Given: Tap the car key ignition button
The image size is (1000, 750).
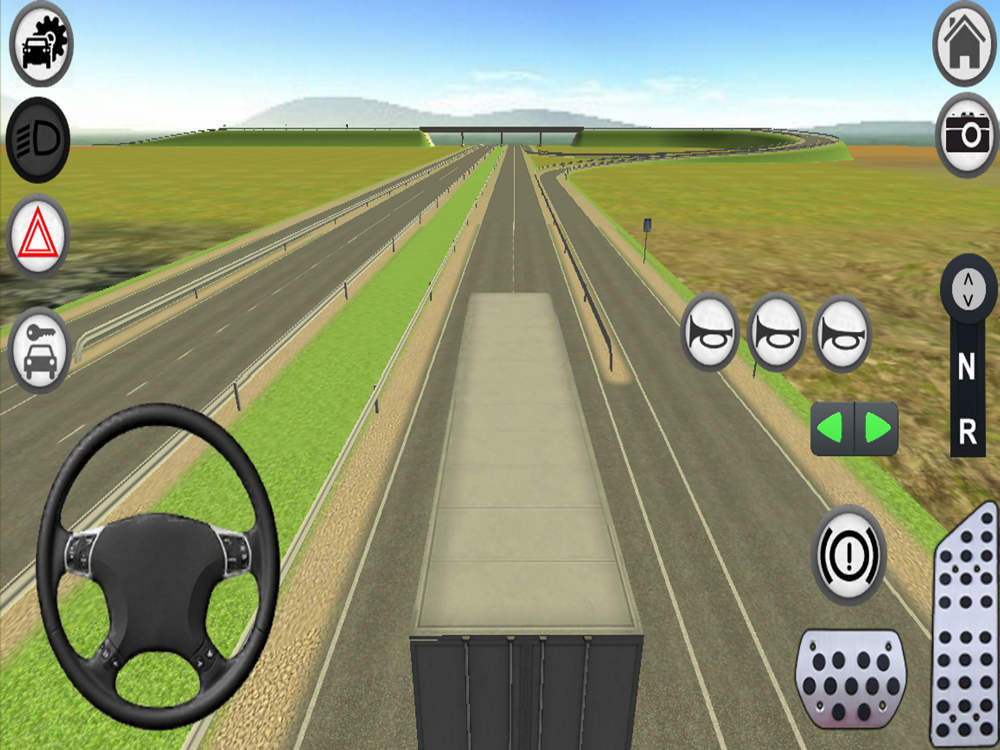Looking at the screenshot, I should [40, 350].
